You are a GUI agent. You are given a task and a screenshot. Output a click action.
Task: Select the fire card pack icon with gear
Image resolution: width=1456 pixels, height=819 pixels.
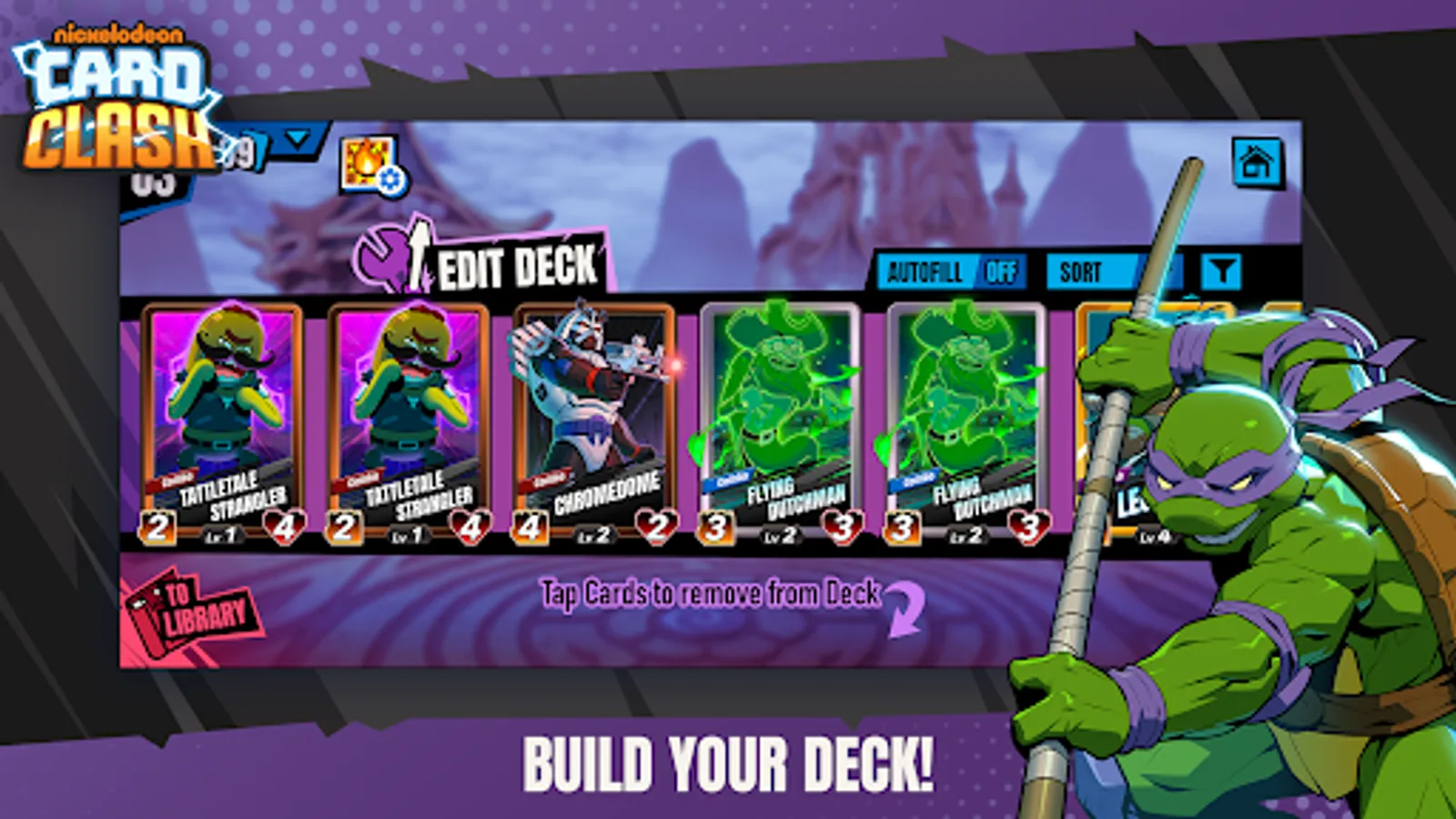pos(369,164)
